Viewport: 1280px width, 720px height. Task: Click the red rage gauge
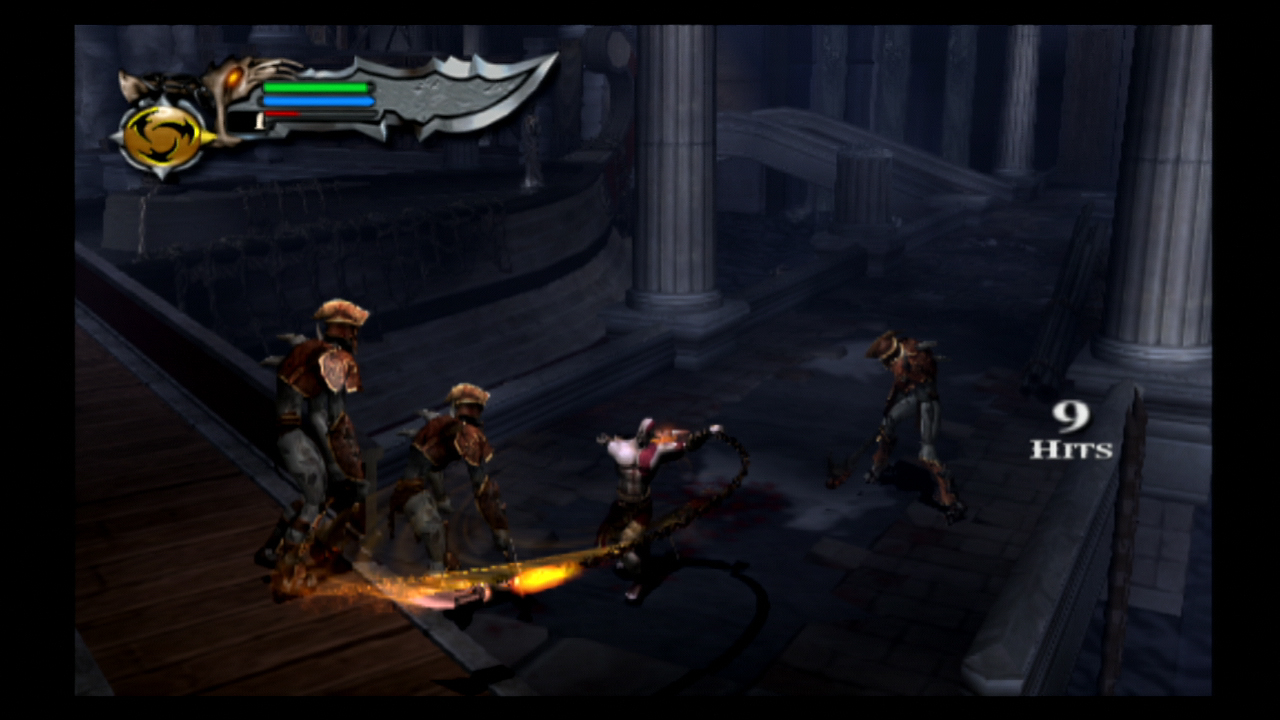coord(283,113)
